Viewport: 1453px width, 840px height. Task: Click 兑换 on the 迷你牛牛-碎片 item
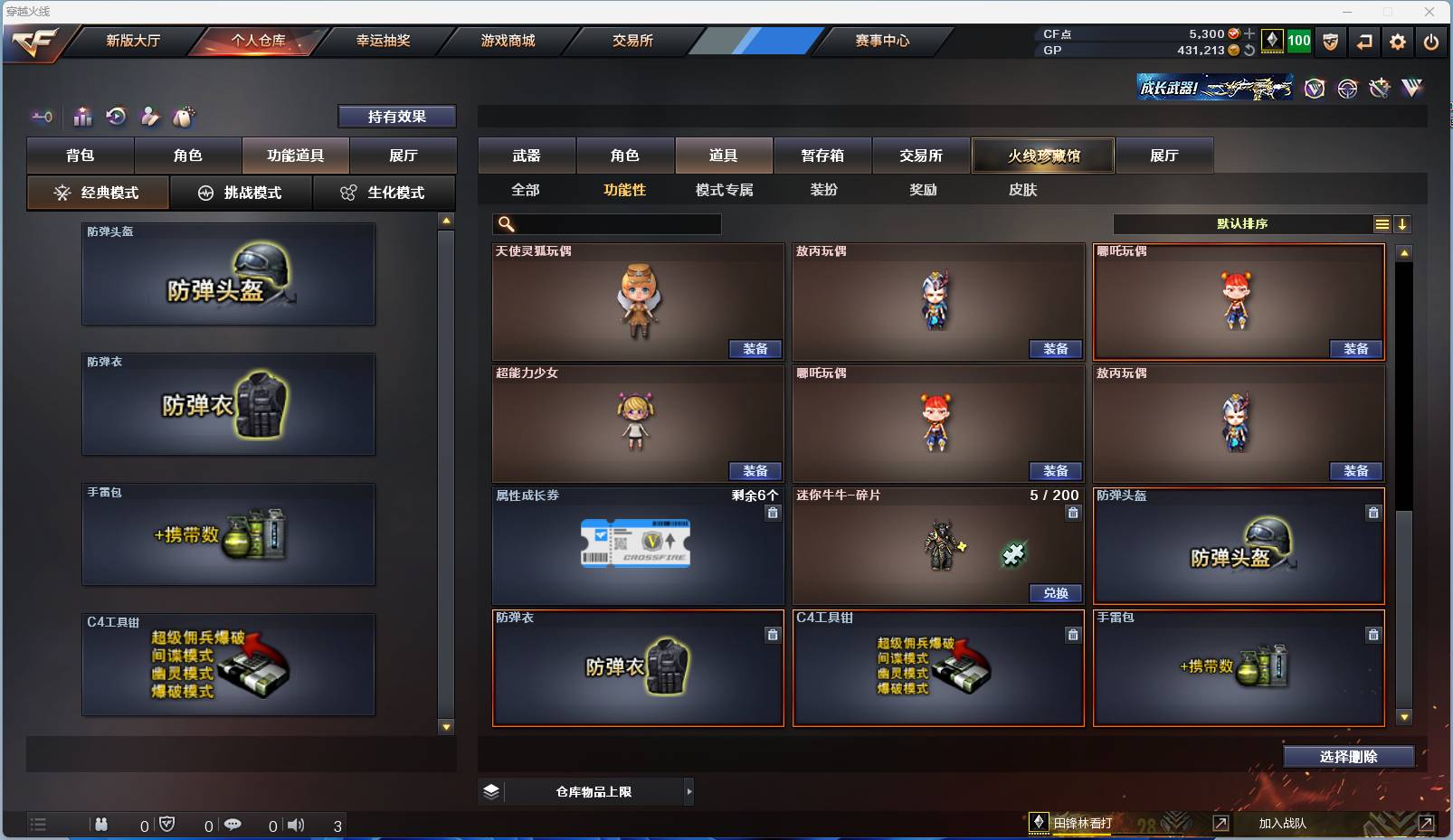[1057, 594]
